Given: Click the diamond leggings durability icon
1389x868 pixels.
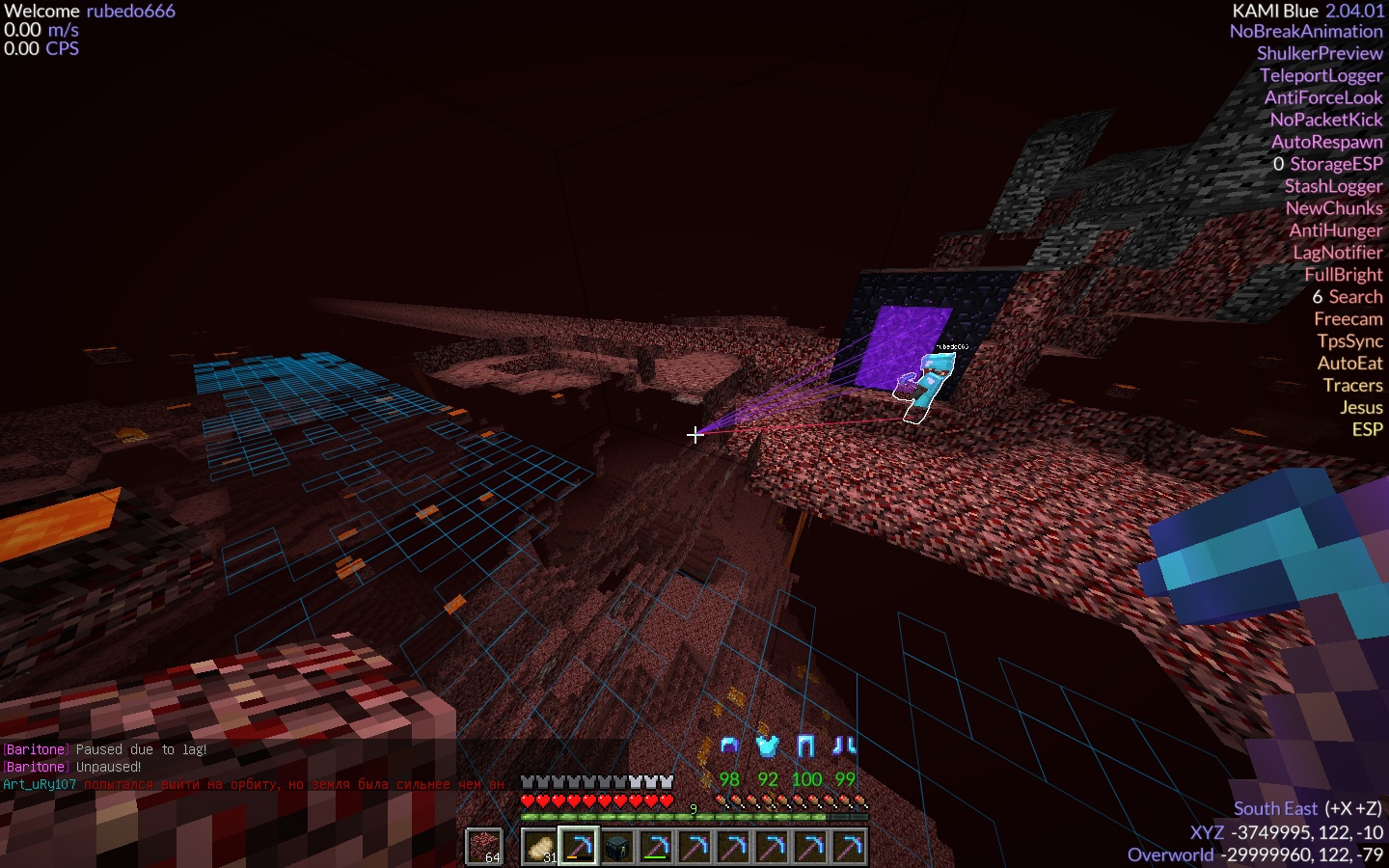Looking at the screenshot, I should pyautogui.click(x=806, y=746).
